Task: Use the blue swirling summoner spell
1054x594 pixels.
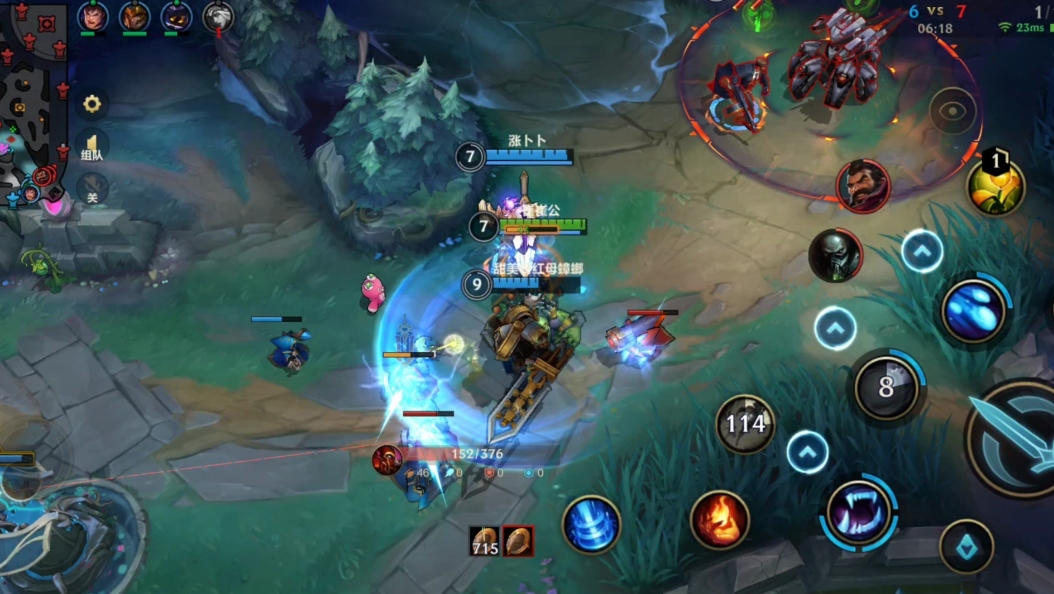Action: (x=591, y=524)
